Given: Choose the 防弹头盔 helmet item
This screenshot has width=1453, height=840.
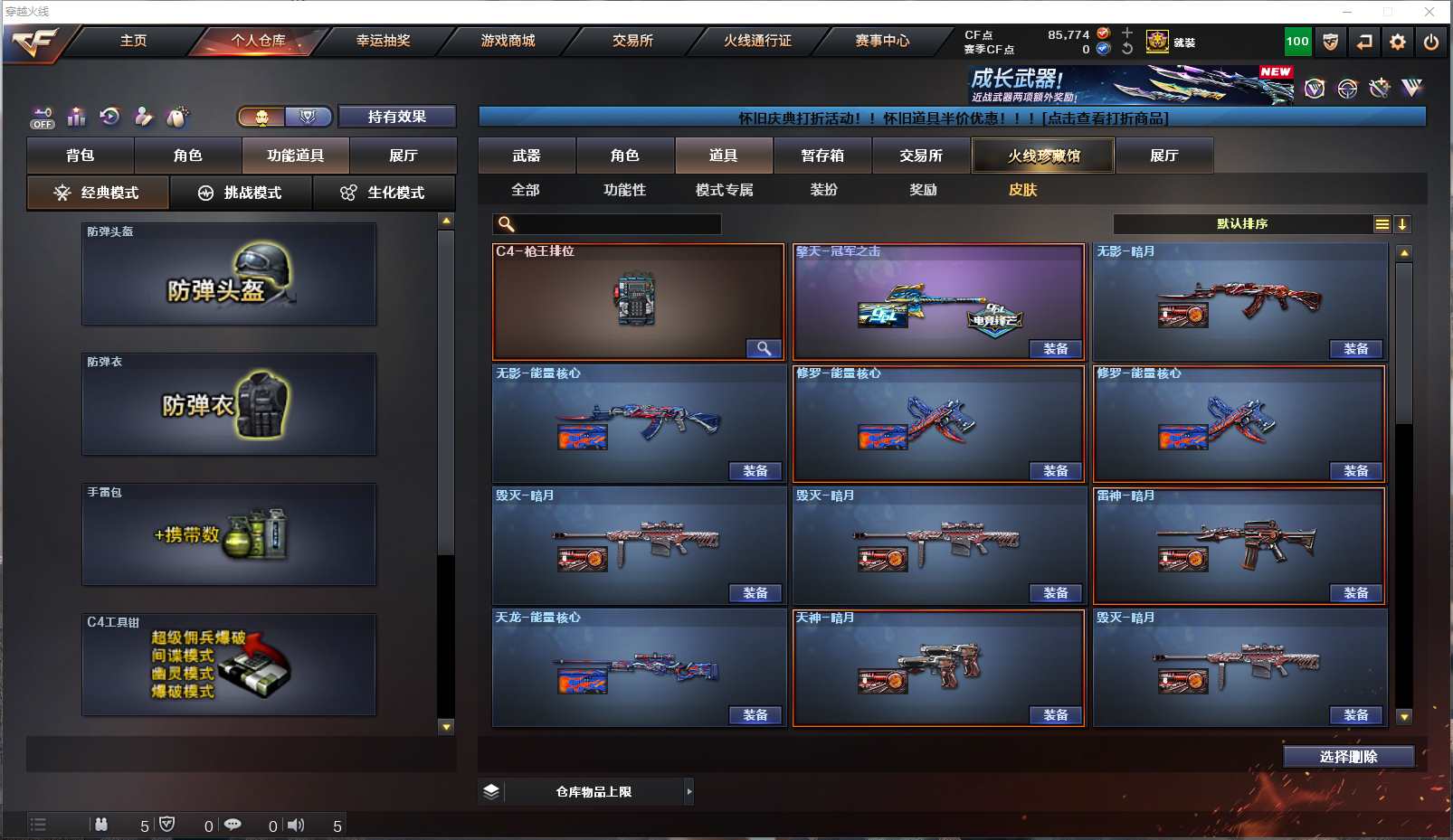Looking at the screenshot, I should 229,274.
